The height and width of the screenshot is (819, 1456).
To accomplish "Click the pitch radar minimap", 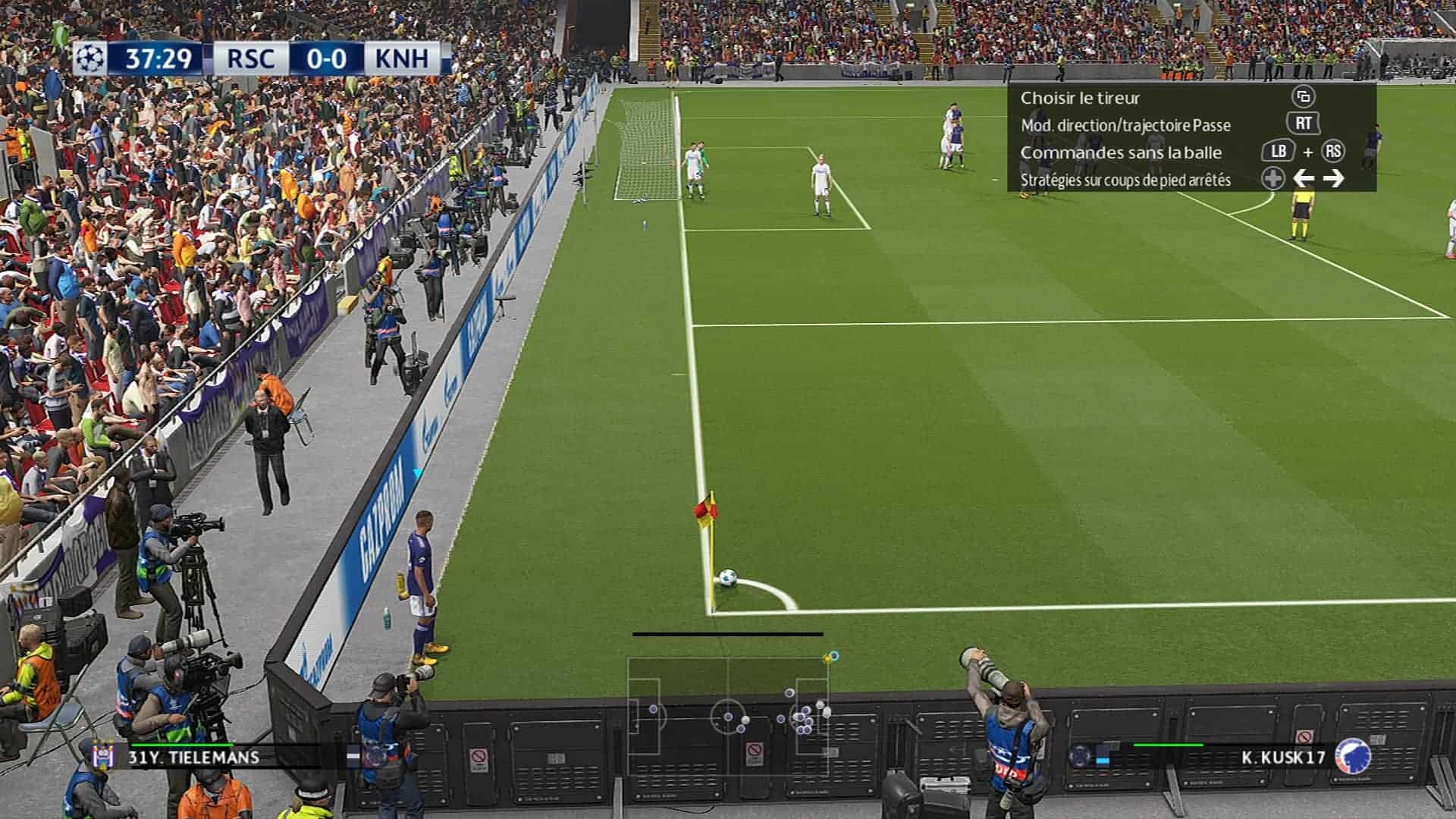I will (728, 714).
